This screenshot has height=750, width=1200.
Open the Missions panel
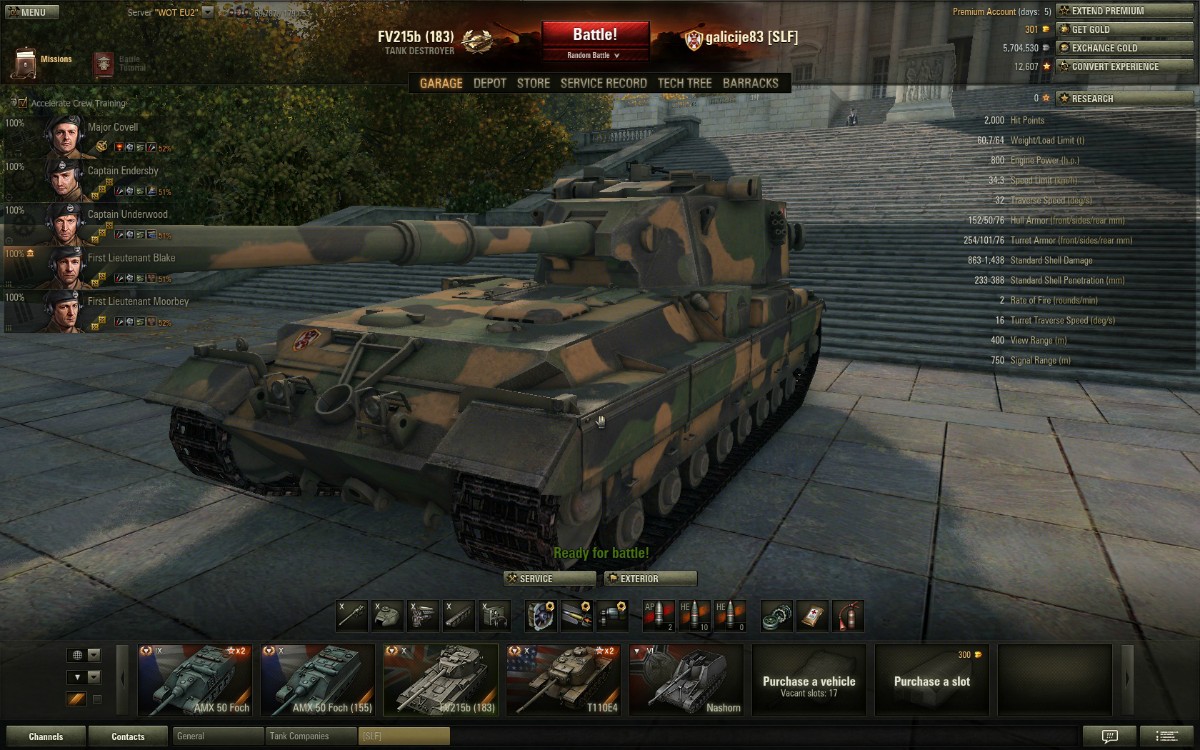coord(42,63)
